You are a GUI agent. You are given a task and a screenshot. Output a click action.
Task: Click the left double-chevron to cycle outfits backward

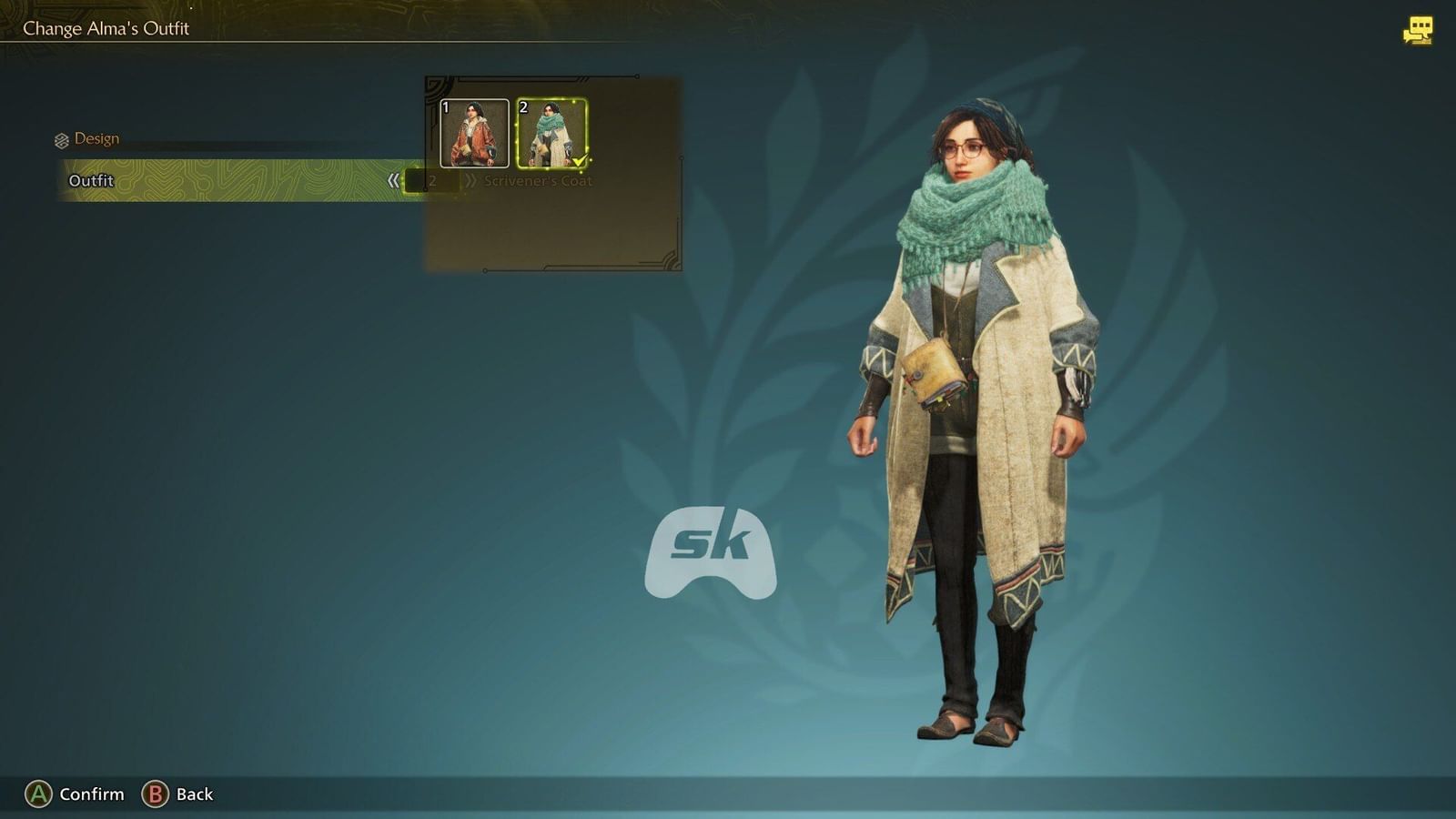point(395,181)
